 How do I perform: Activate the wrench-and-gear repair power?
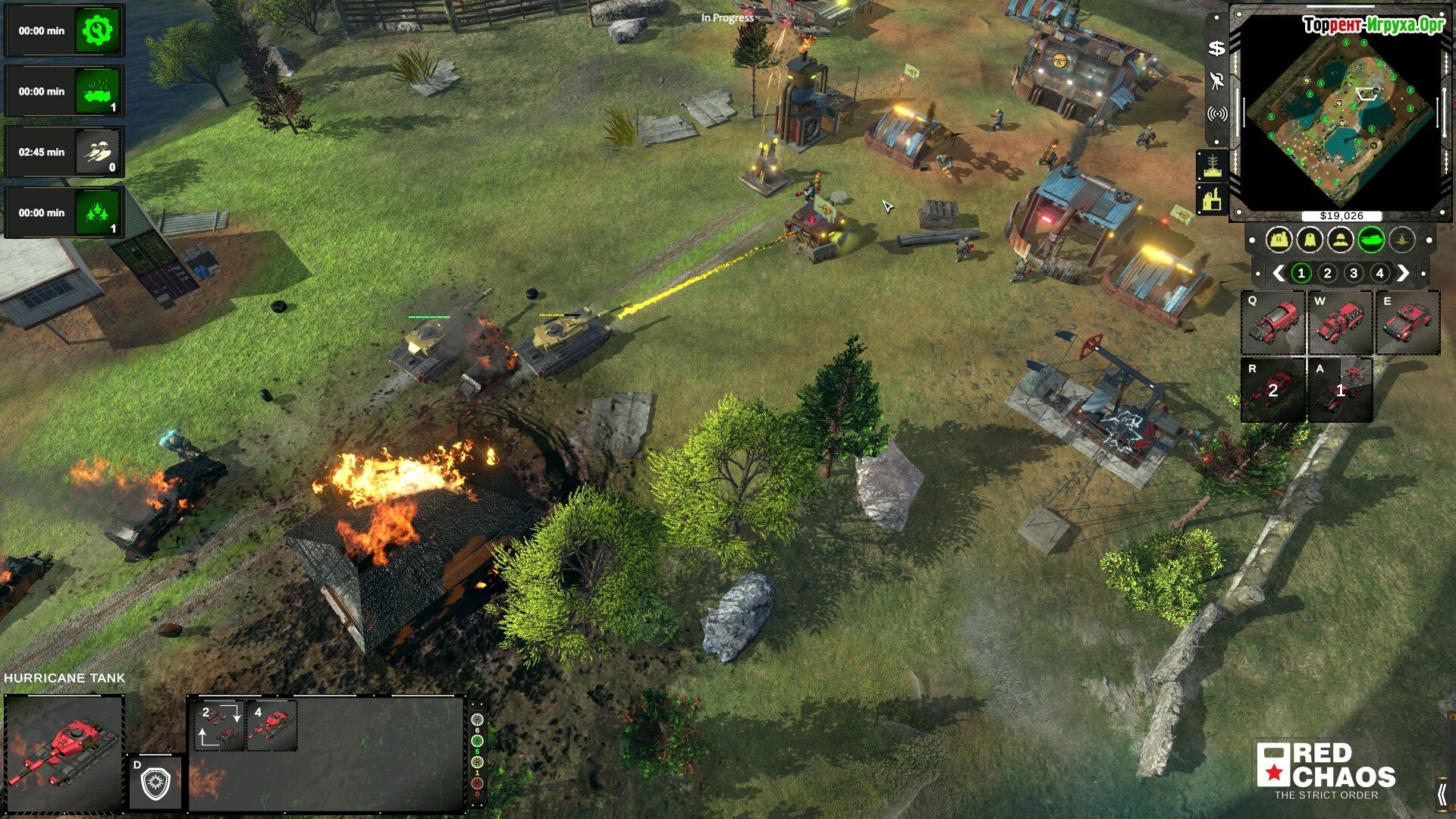click(97, 31)
